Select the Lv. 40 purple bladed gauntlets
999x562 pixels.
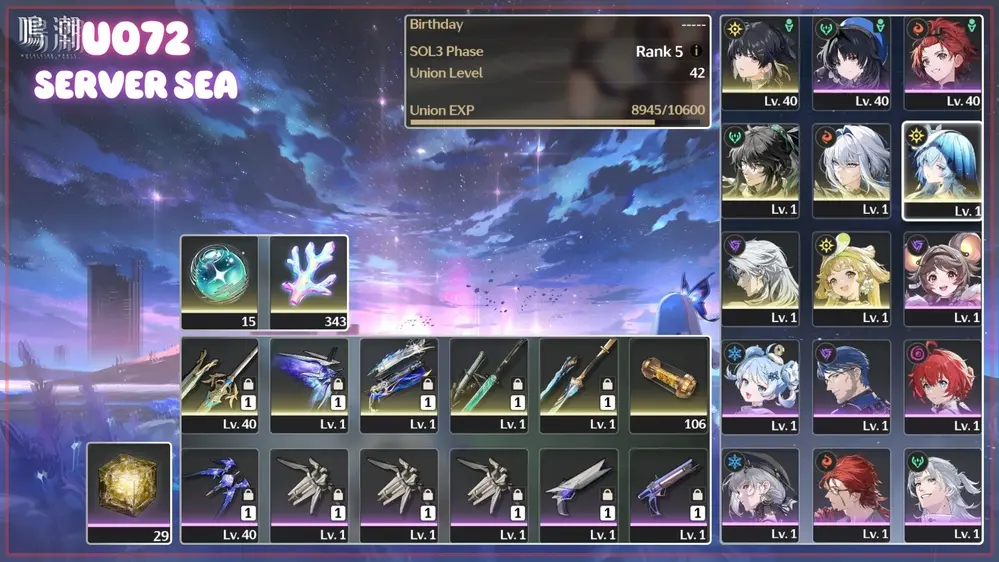(x=219, y=490)
